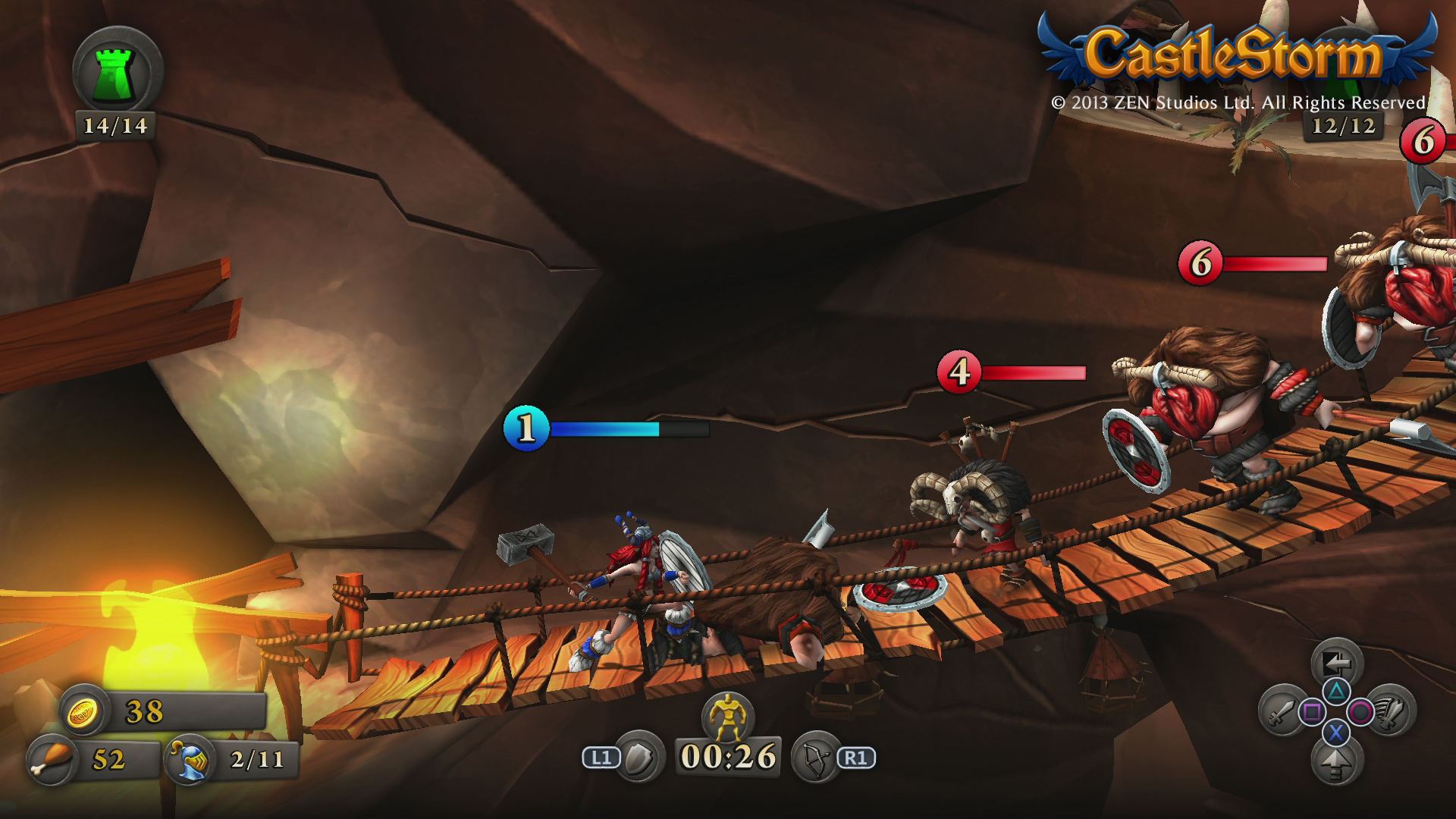Activate the upward arrow jump icon
The image size is (1456, 819).
click(1336, 761)
